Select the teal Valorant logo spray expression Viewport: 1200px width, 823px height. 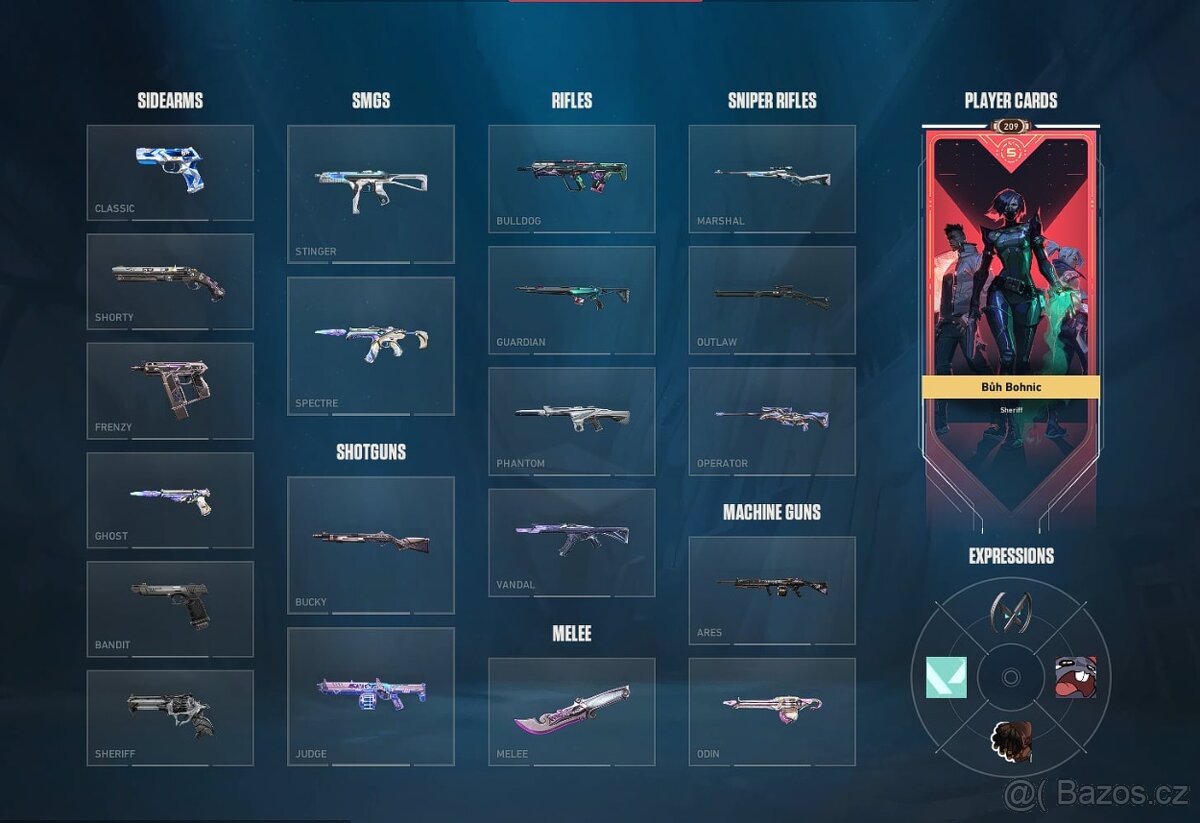coord(946,677)
